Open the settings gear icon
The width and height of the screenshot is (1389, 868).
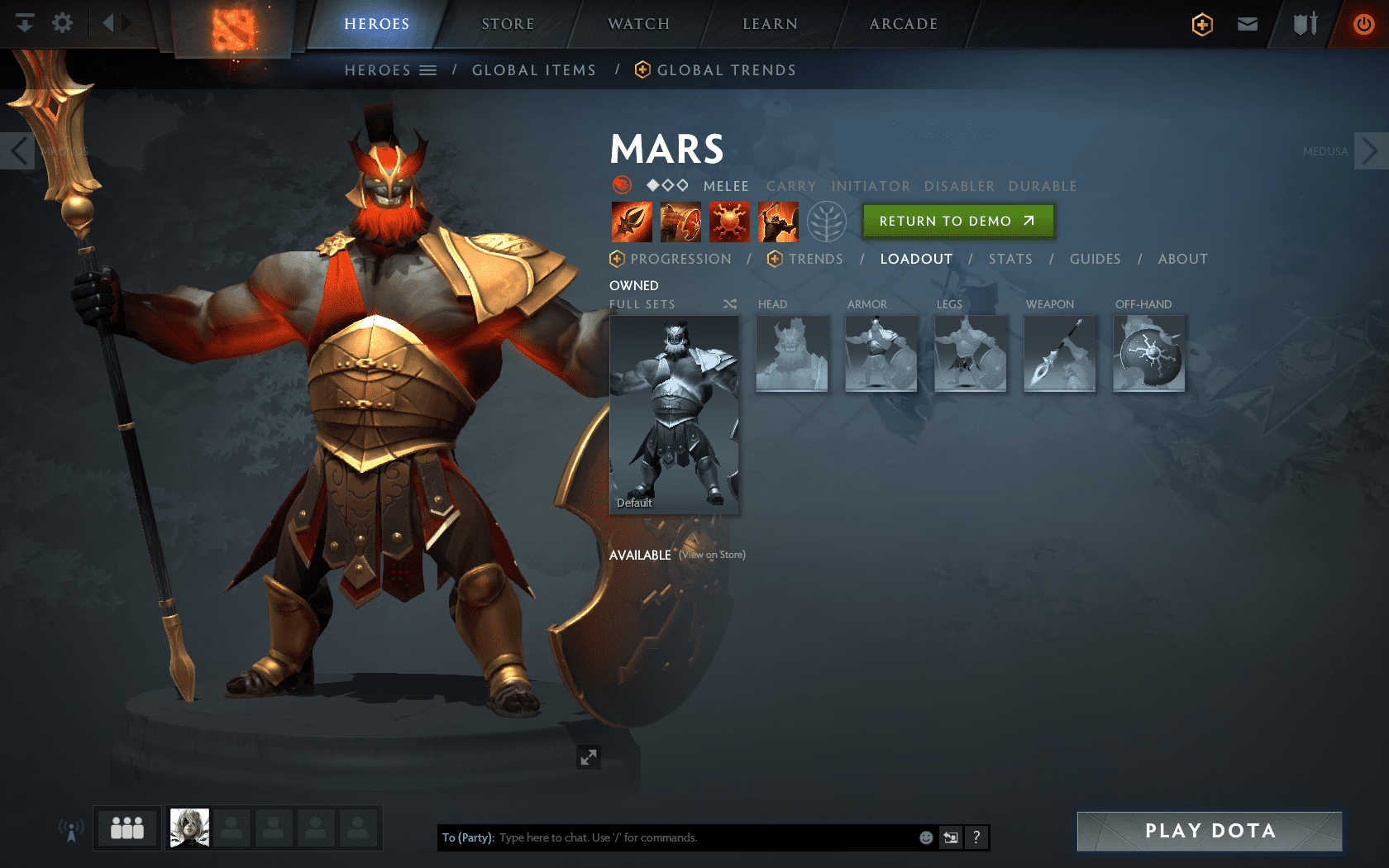click(62, 23)
